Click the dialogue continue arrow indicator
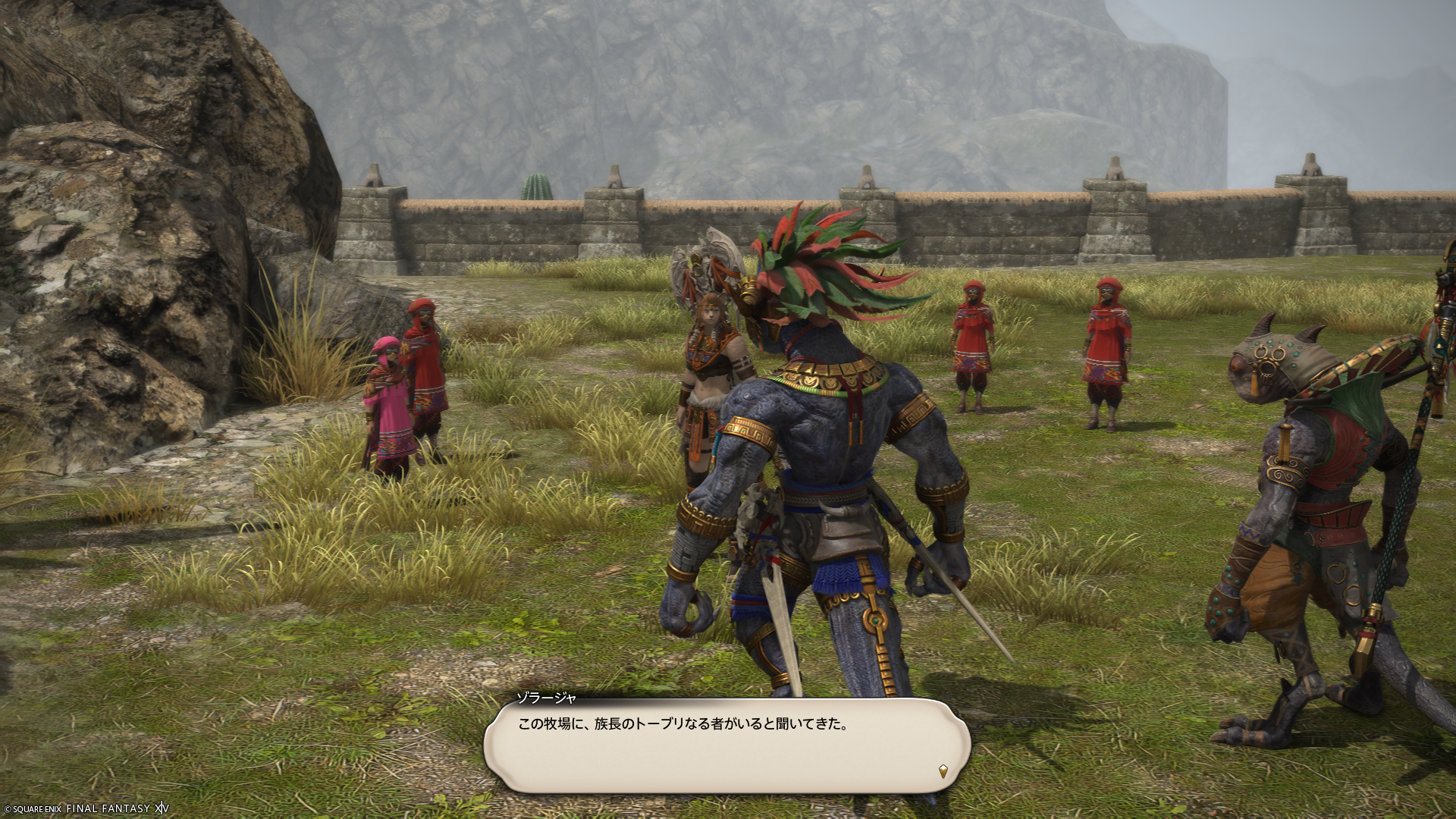The height and width of the screenshot is (819, 1456). [943, 771]
